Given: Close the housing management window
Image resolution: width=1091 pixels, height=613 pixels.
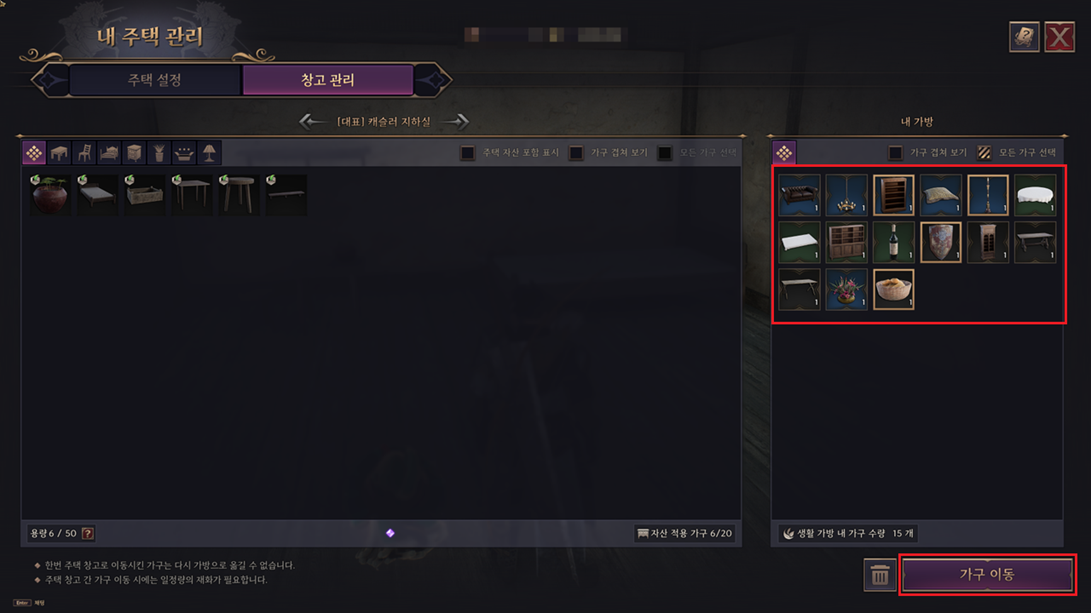Looking at the screenshot, I should pos(1059,37).
